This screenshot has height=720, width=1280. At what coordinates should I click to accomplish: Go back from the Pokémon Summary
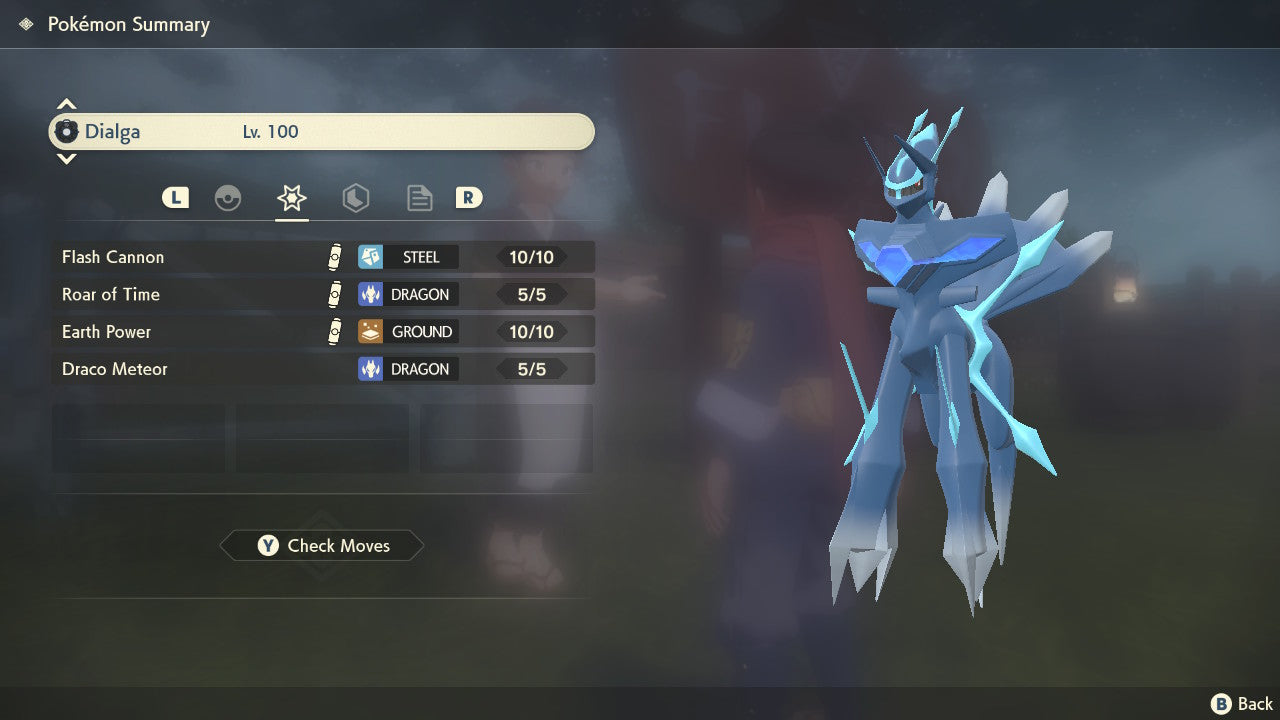pyautogui.click(x=1242, y=704)
